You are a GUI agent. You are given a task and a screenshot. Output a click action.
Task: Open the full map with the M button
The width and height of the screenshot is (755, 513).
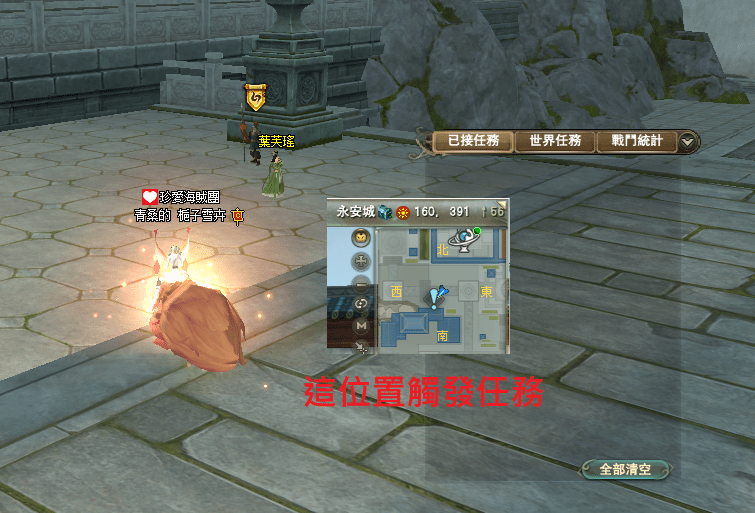coord(362,325)
